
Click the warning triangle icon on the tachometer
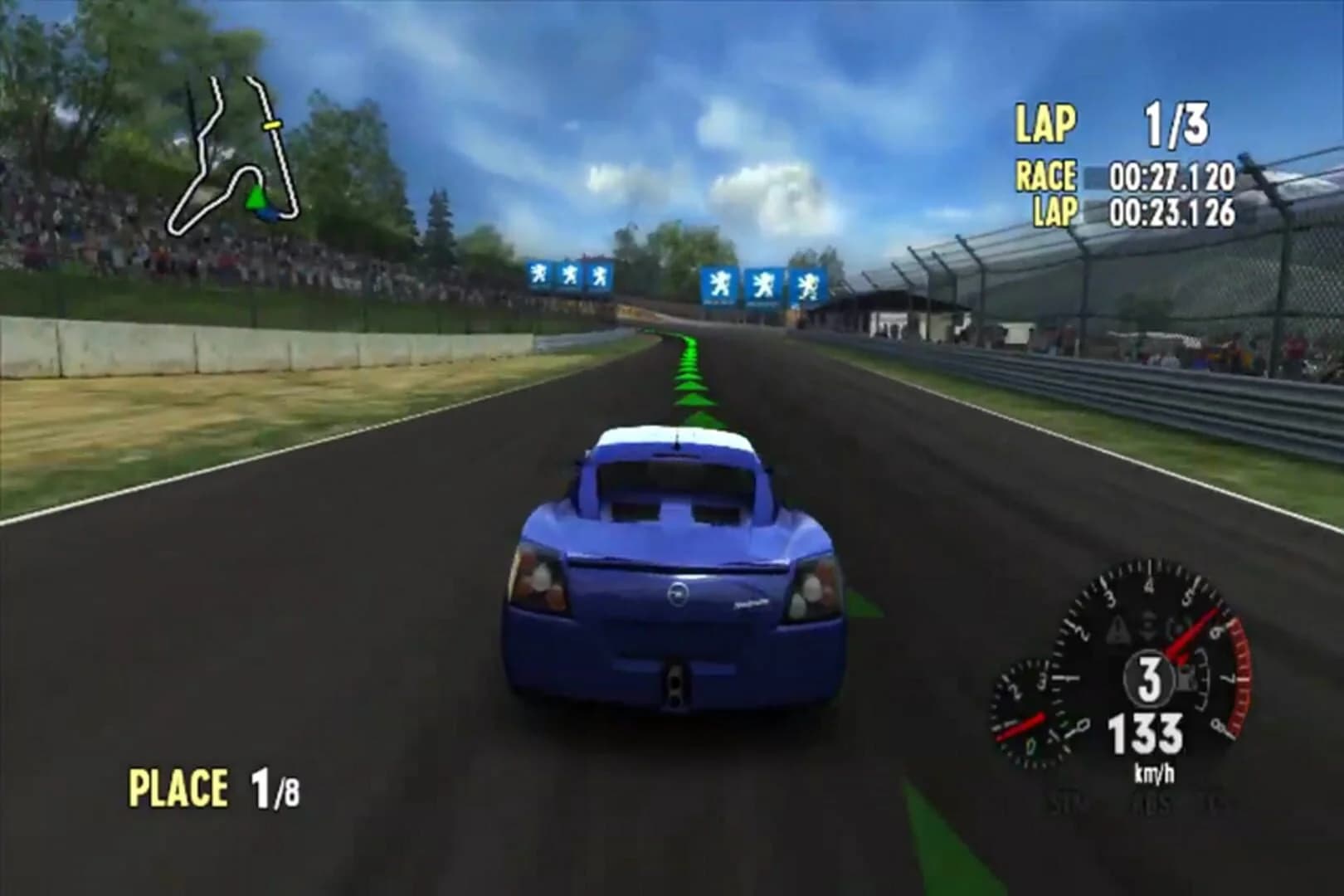pyautogui.click(x=1117, y=628)
